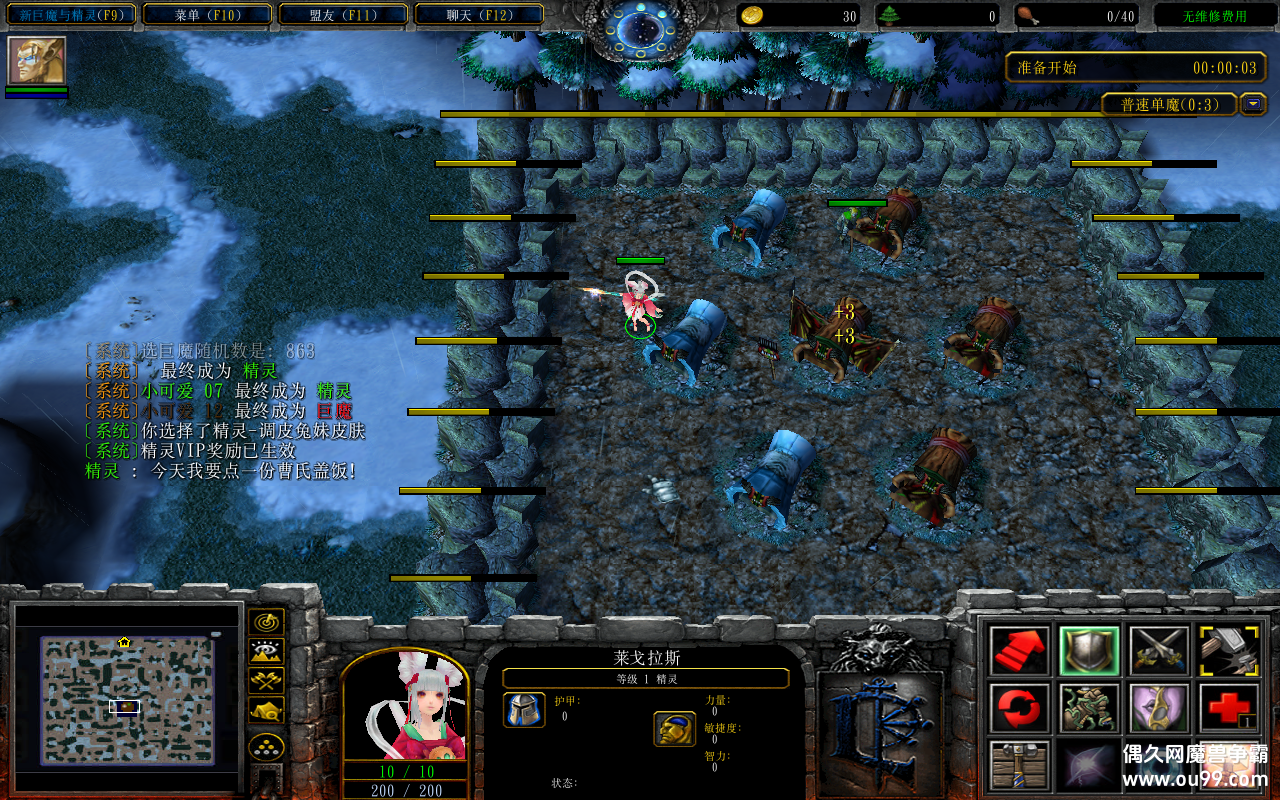The image size is (1280, 800).
Task: Open the 聊天 (F12) chat log
Action: pos(479,15)
